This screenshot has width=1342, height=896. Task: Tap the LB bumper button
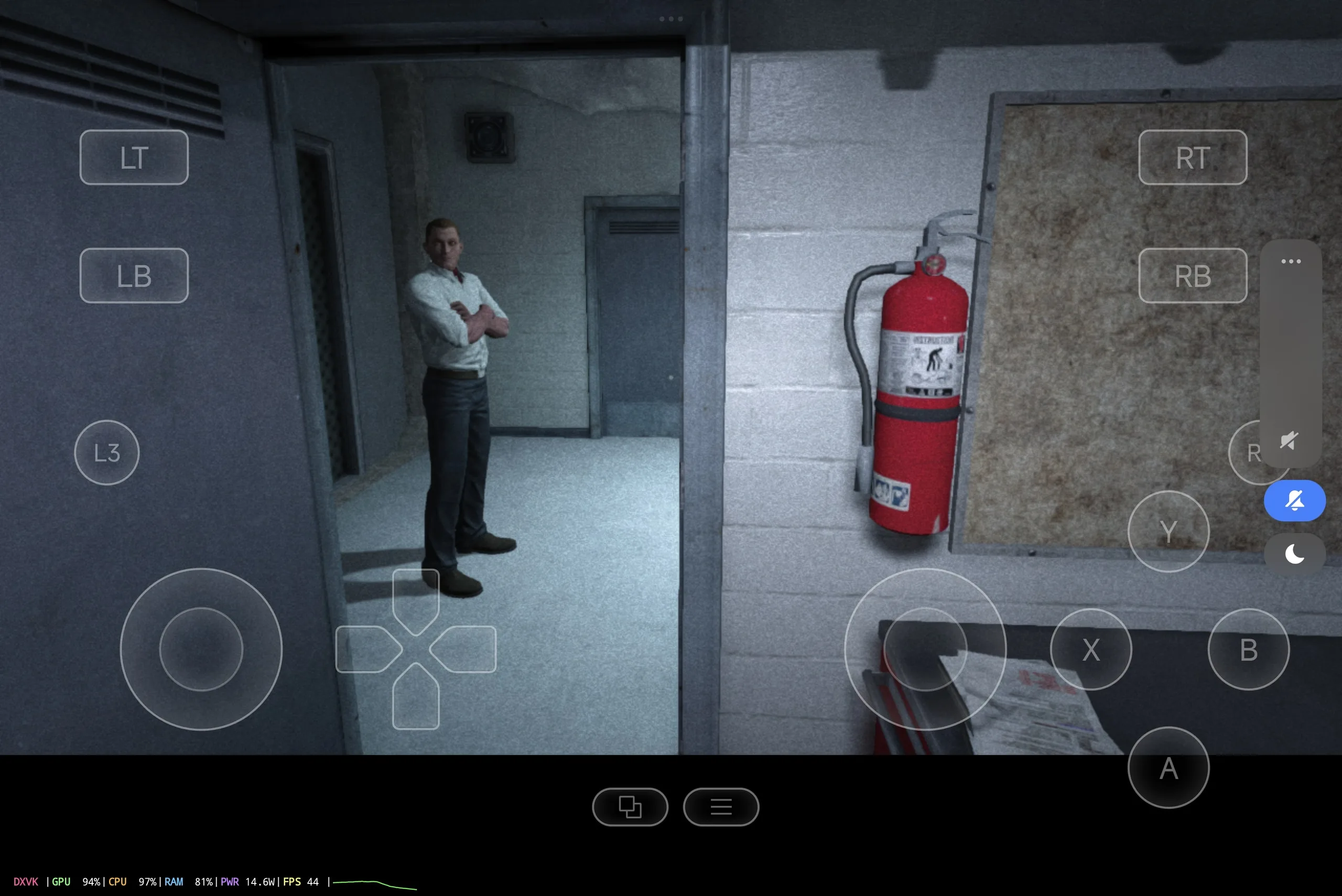[x=134, y=275]
